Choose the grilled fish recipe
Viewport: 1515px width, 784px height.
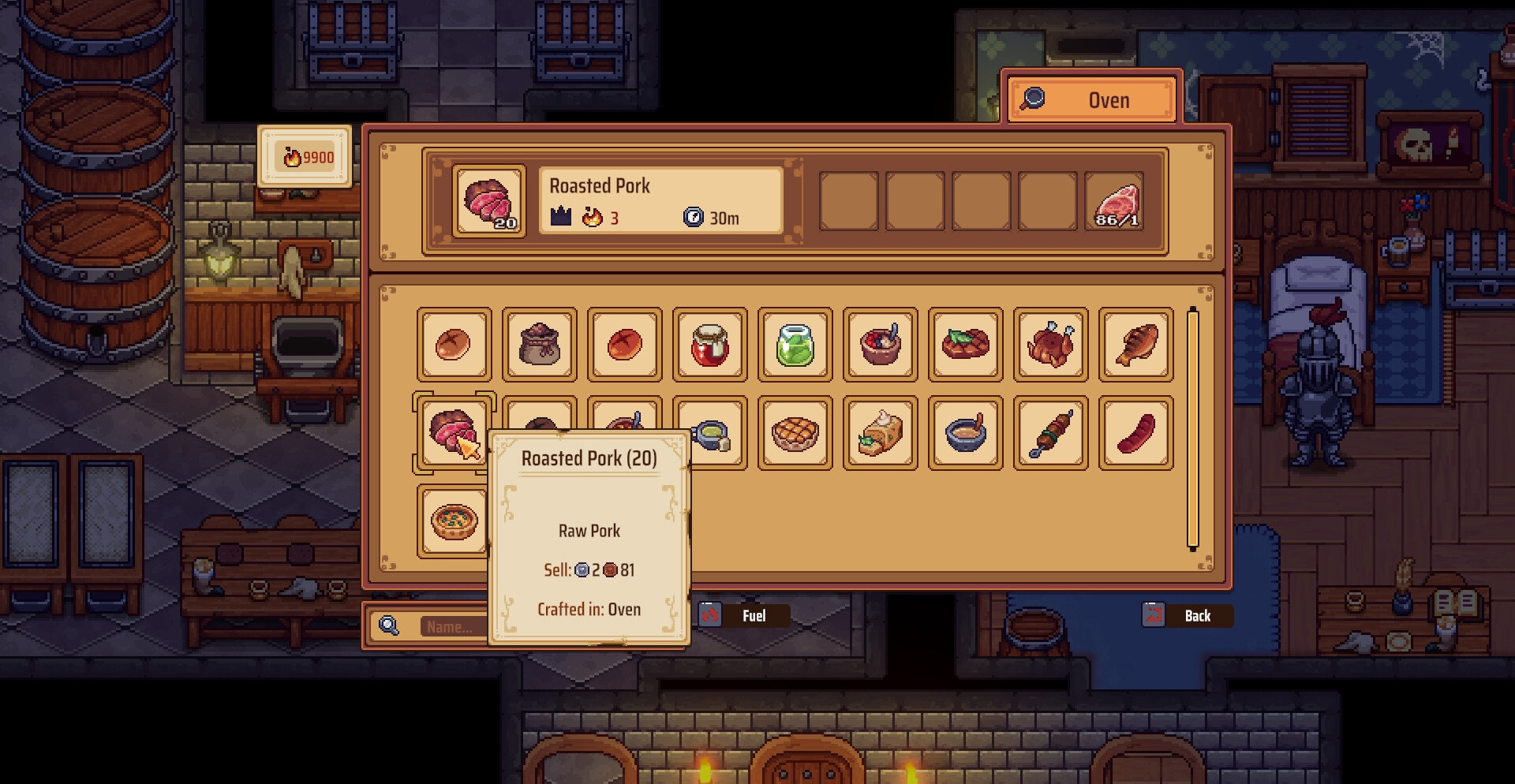click(x=1135, y=345)
